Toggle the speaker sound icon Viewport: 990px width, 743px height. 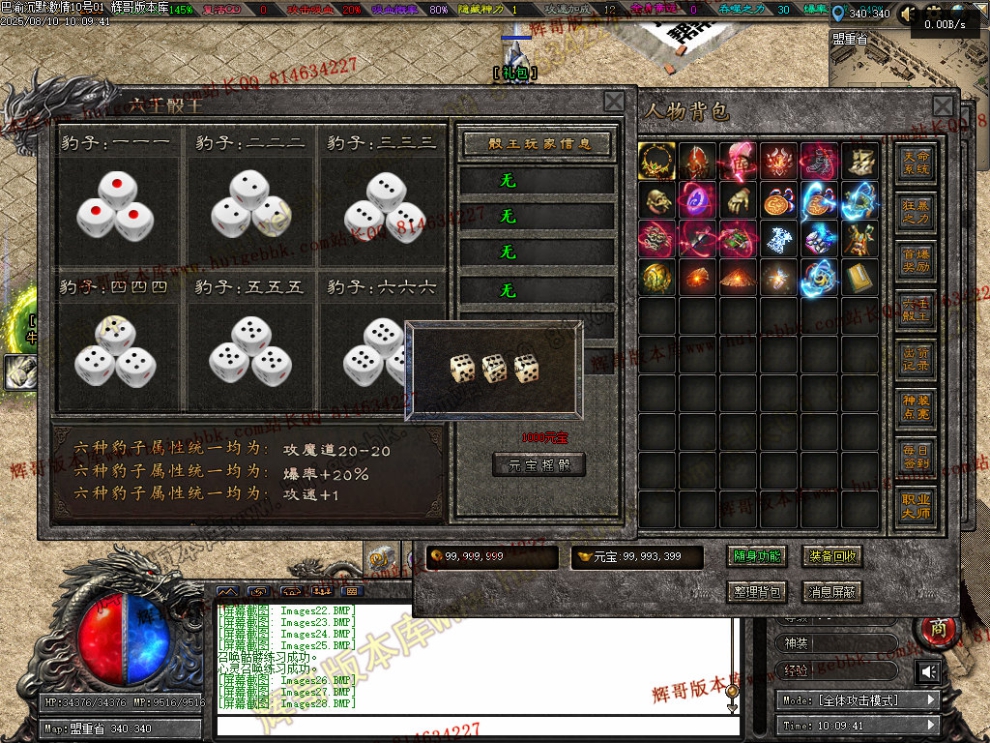(929, 671)
